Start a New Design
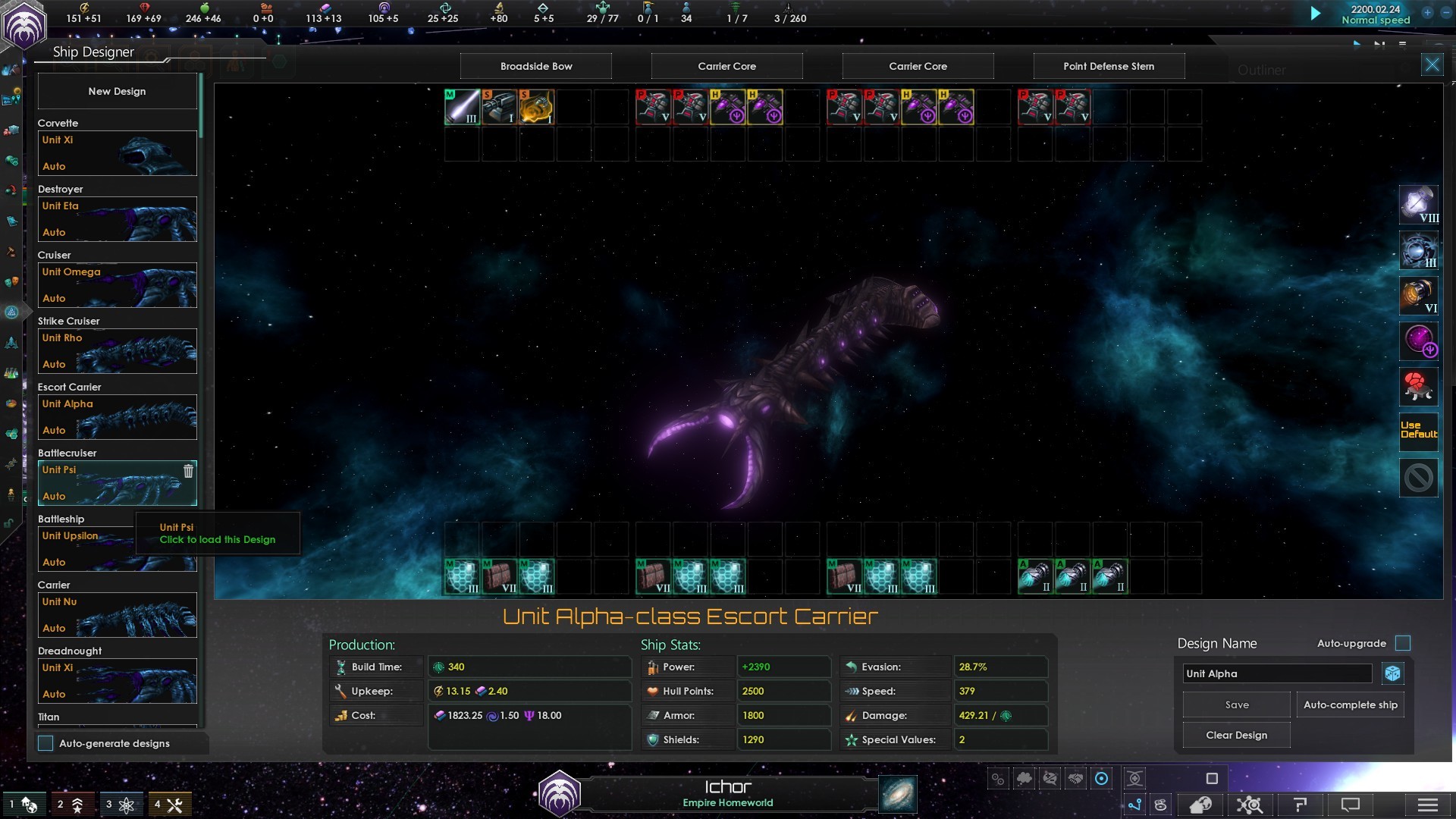 pyautogui.click(x=117, y=91)
